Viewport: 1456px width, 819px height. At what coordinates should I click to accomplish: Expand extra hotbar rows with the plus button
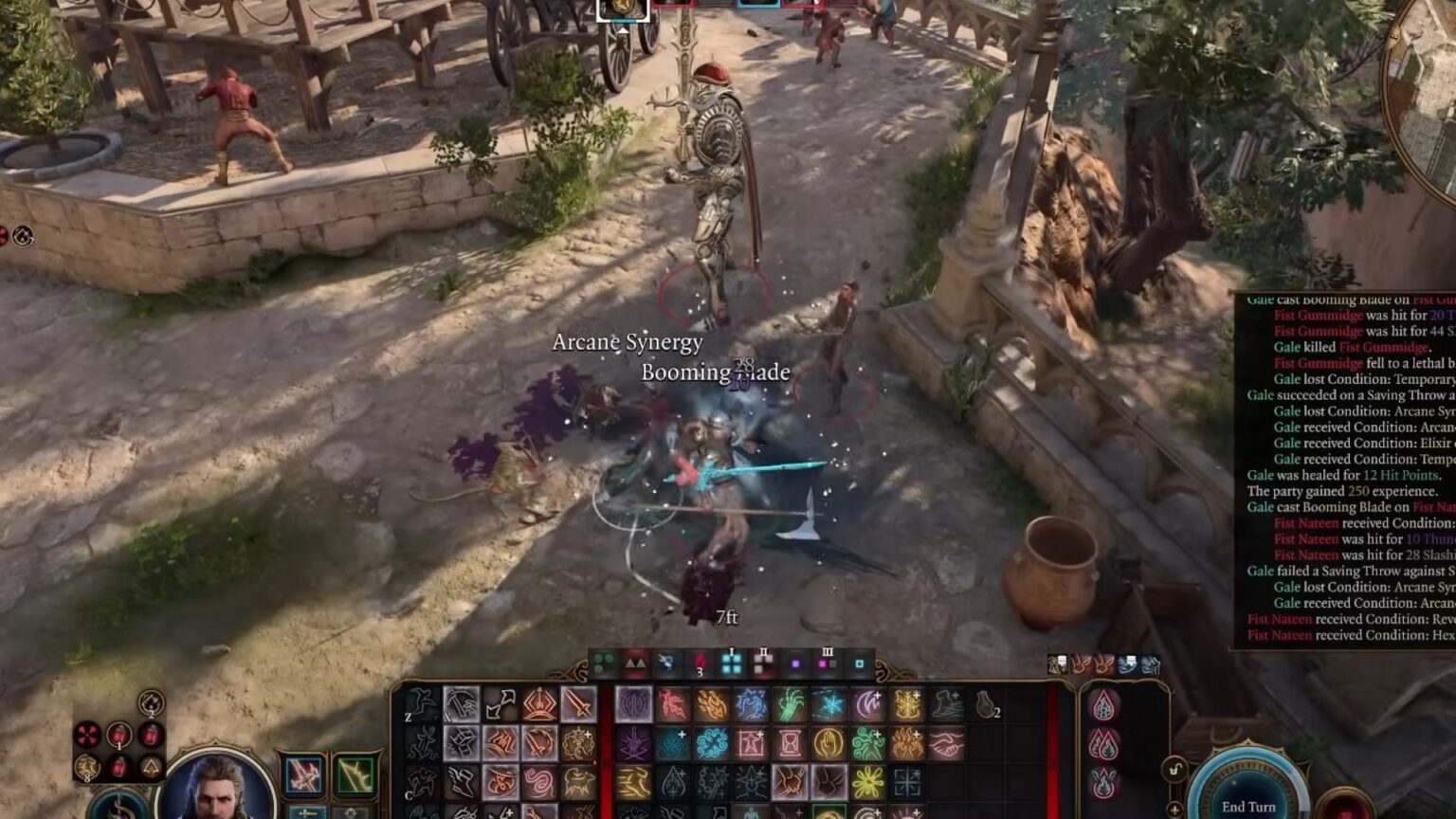tap(1174, 809)
